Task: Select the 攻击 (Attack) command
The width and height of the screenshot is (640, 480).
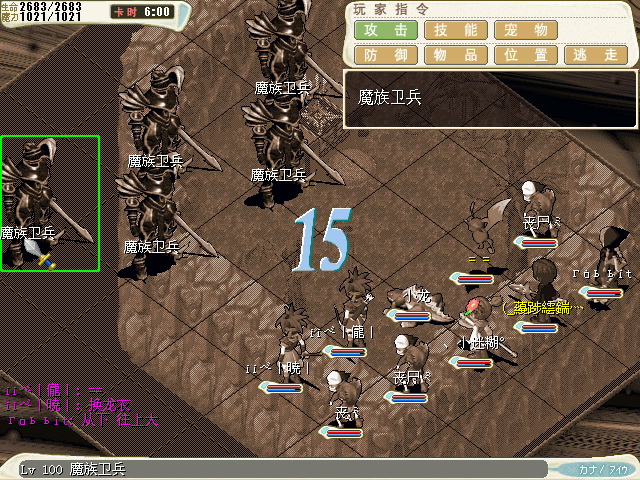Action: pyautogui.click(x=386, y=30)
